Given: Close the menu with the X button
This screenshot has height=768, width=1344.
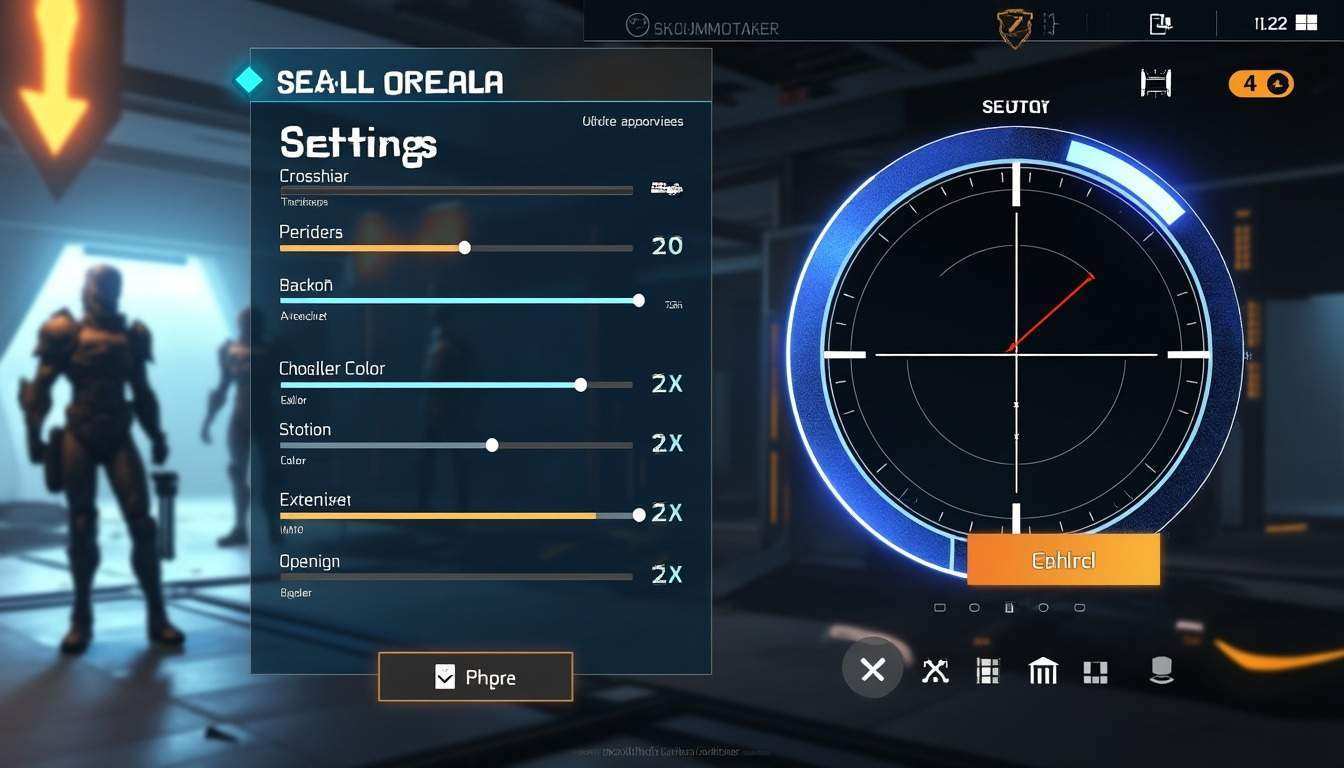Looking at the screenshot, I should point(872,670).
